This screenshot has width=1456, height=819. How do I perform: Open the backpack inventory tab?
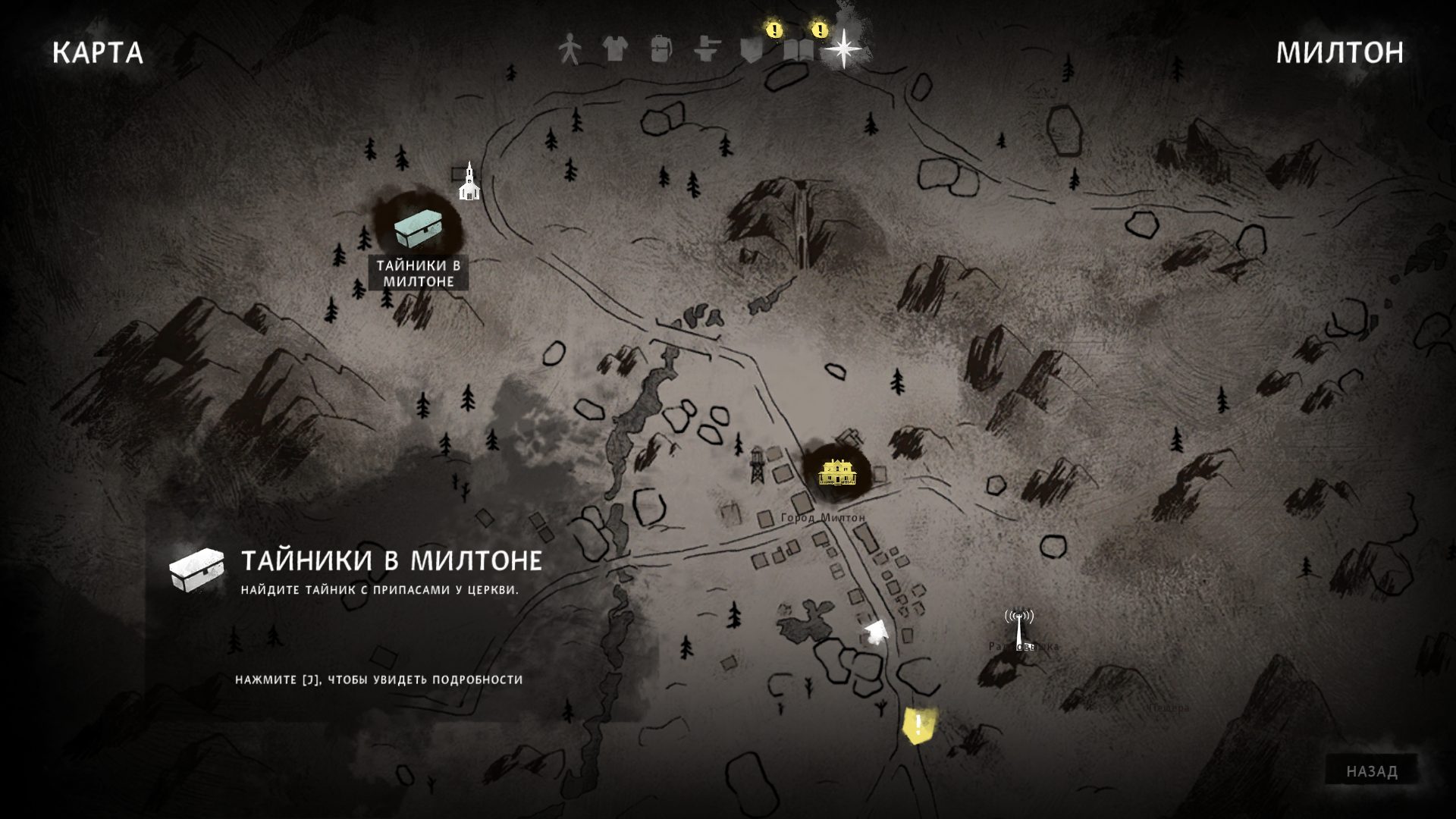[x=661, y=49]
